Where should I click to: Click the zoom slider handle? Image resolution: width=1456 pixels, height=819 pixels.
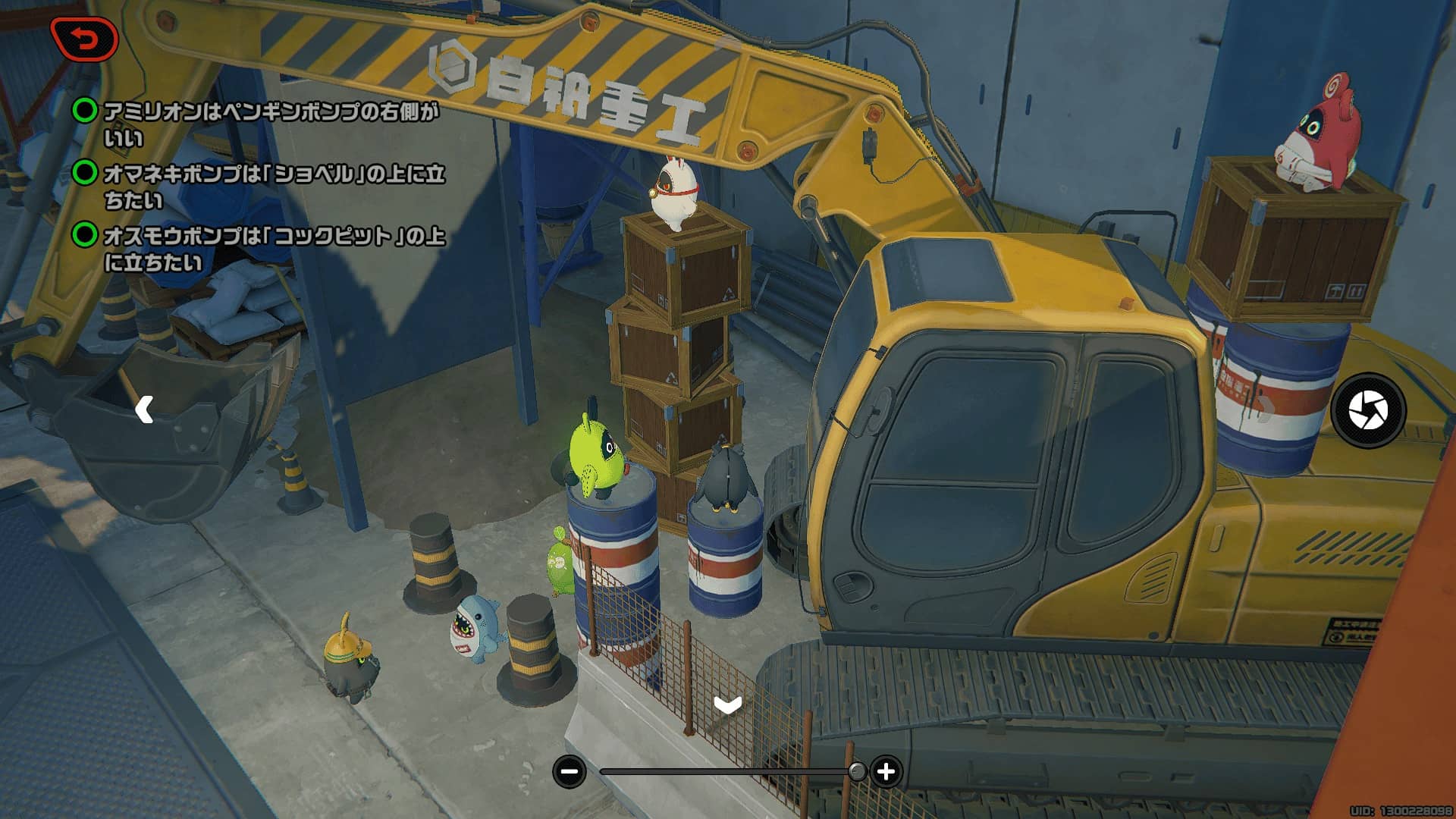pyautogui.click(x=857, y=772)
